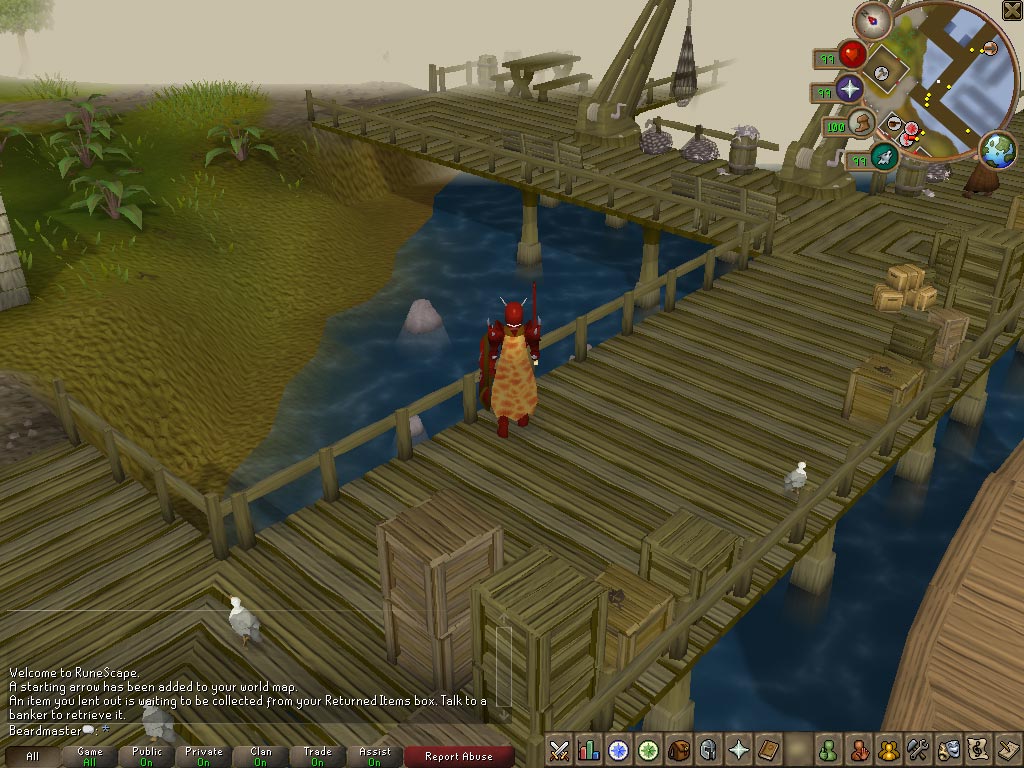Activate the purple prayer orb
This screenshot has height=768, width=1024.
click(x=851, y=89)
